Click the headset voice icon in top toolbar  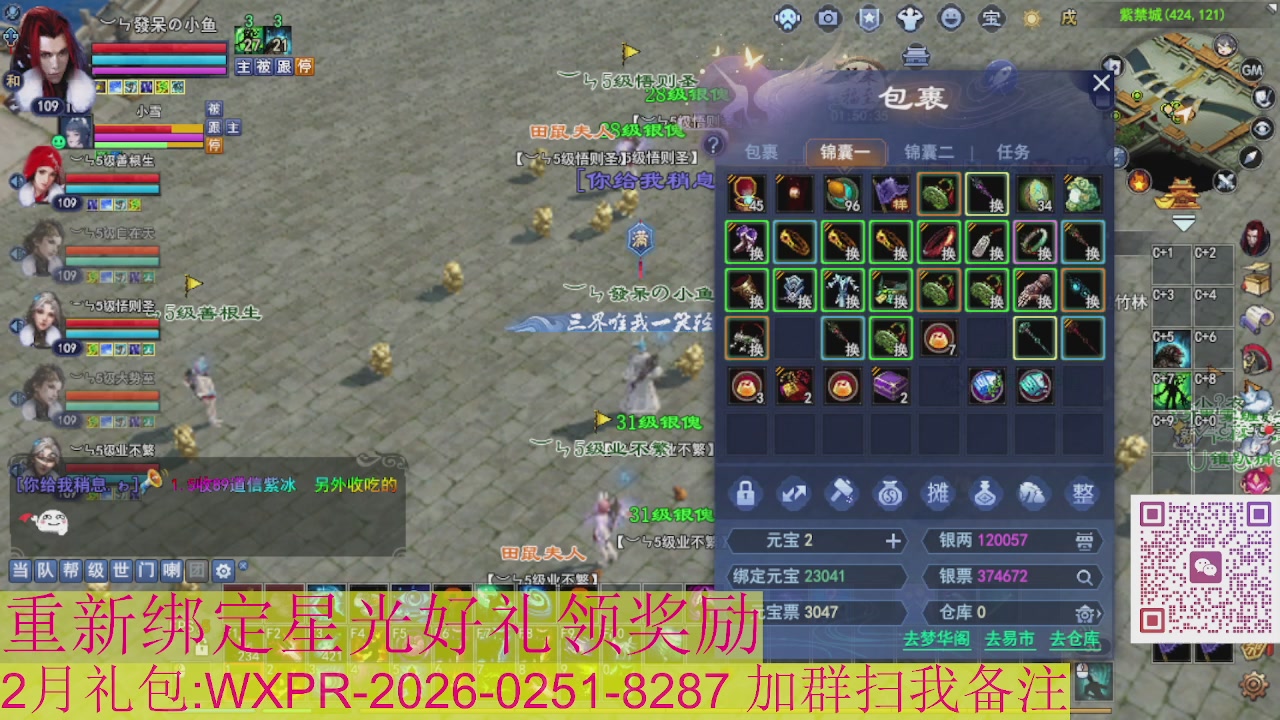(788, 18)
